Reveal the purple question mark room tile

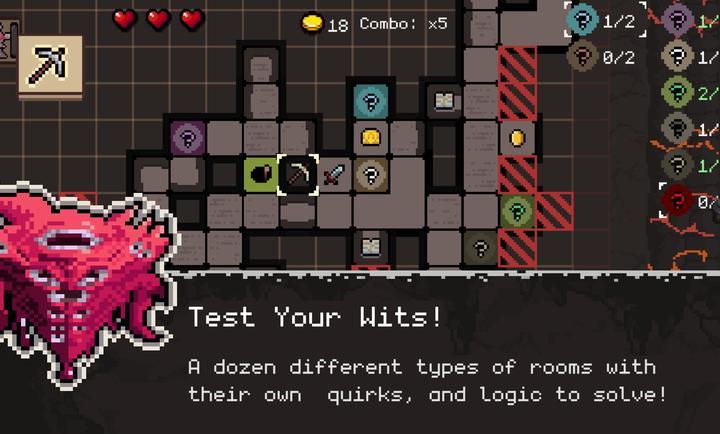(186, 136)
